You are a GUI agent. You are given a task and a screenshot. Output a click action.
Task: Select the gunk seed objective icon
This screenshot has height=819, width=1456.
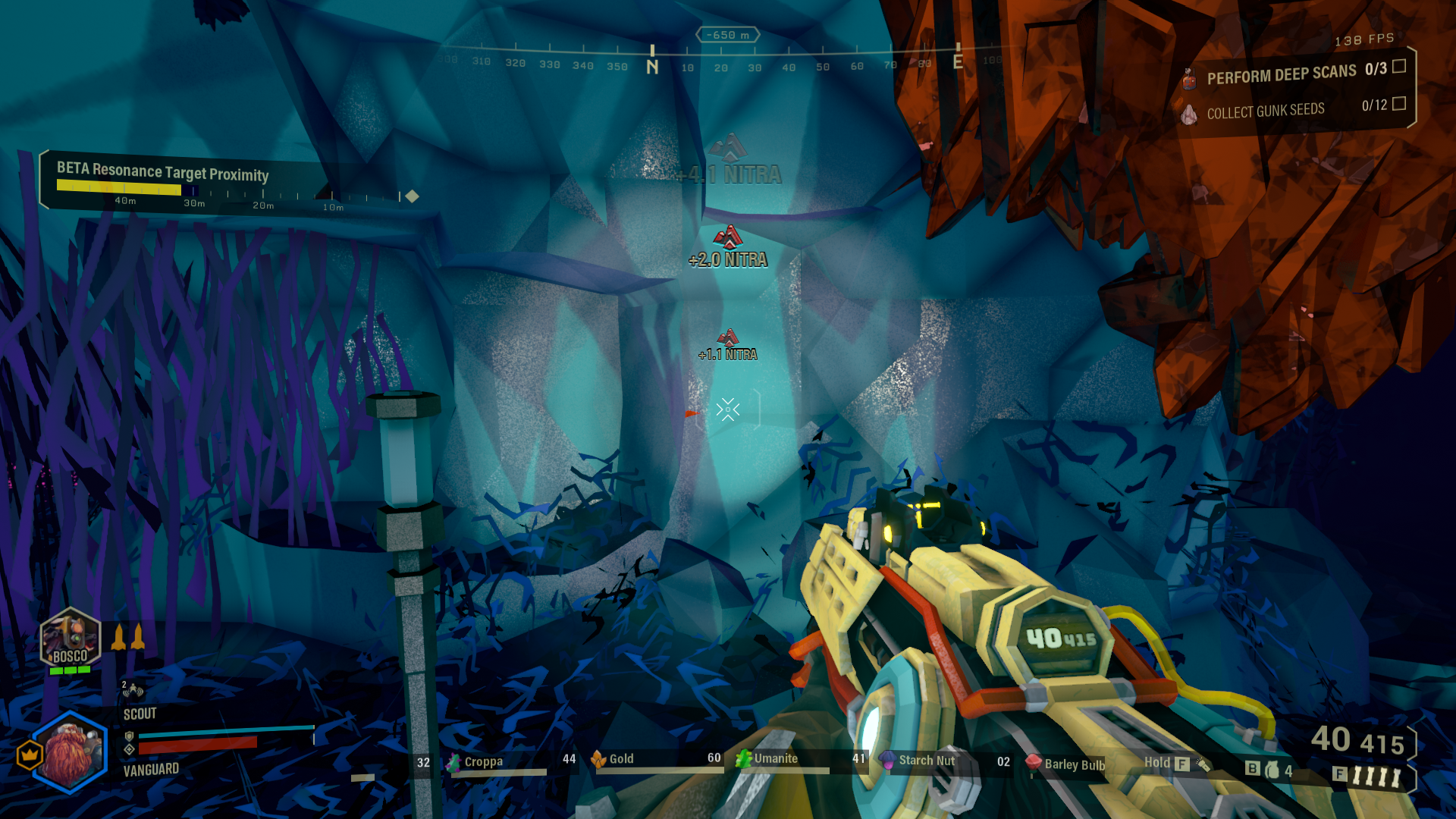[1188, 115]
